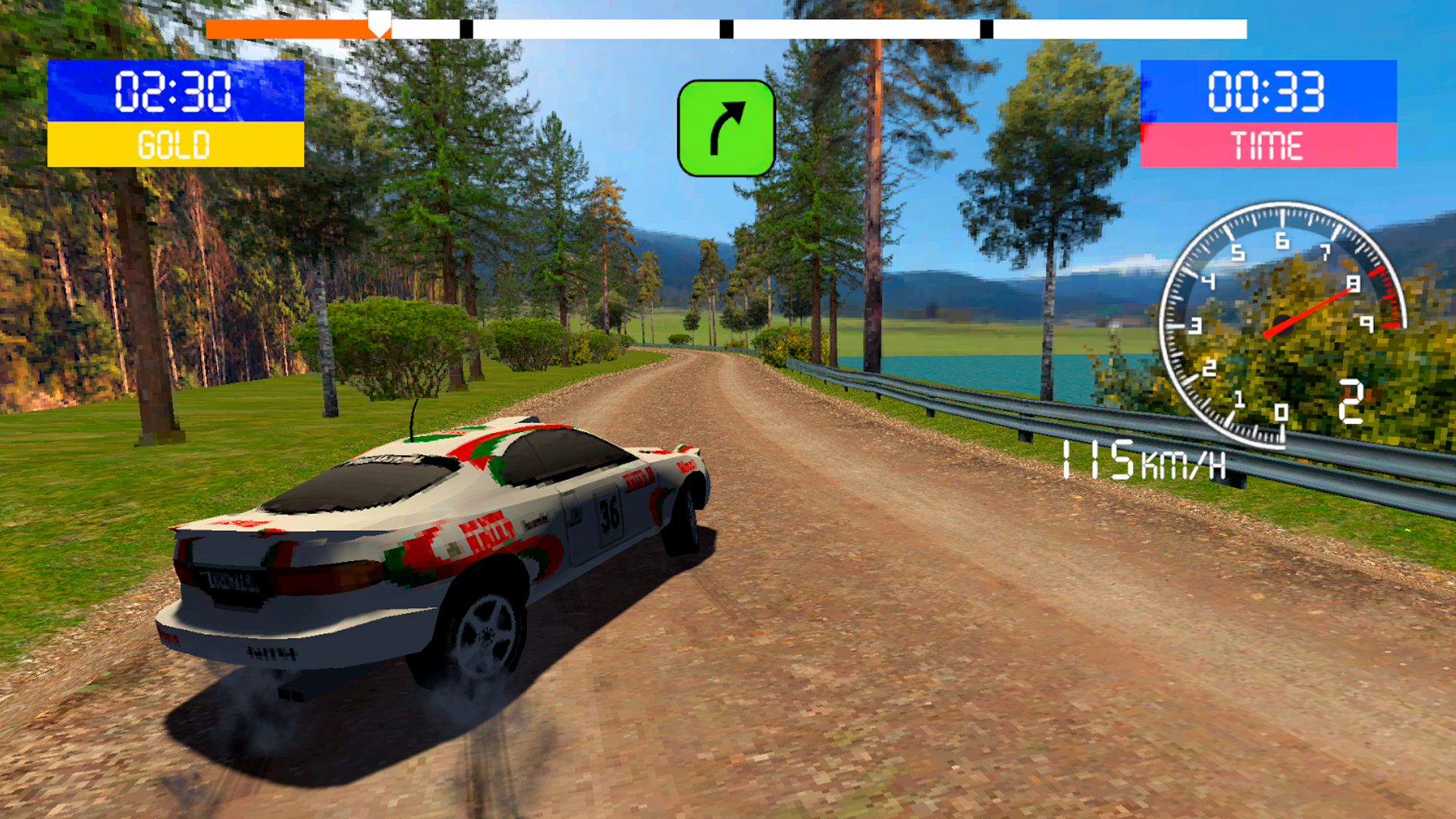Click the rightmost checkpoint marker on progress bar
This screenshot has width=1456, height=819.
[x=987, y=29]
